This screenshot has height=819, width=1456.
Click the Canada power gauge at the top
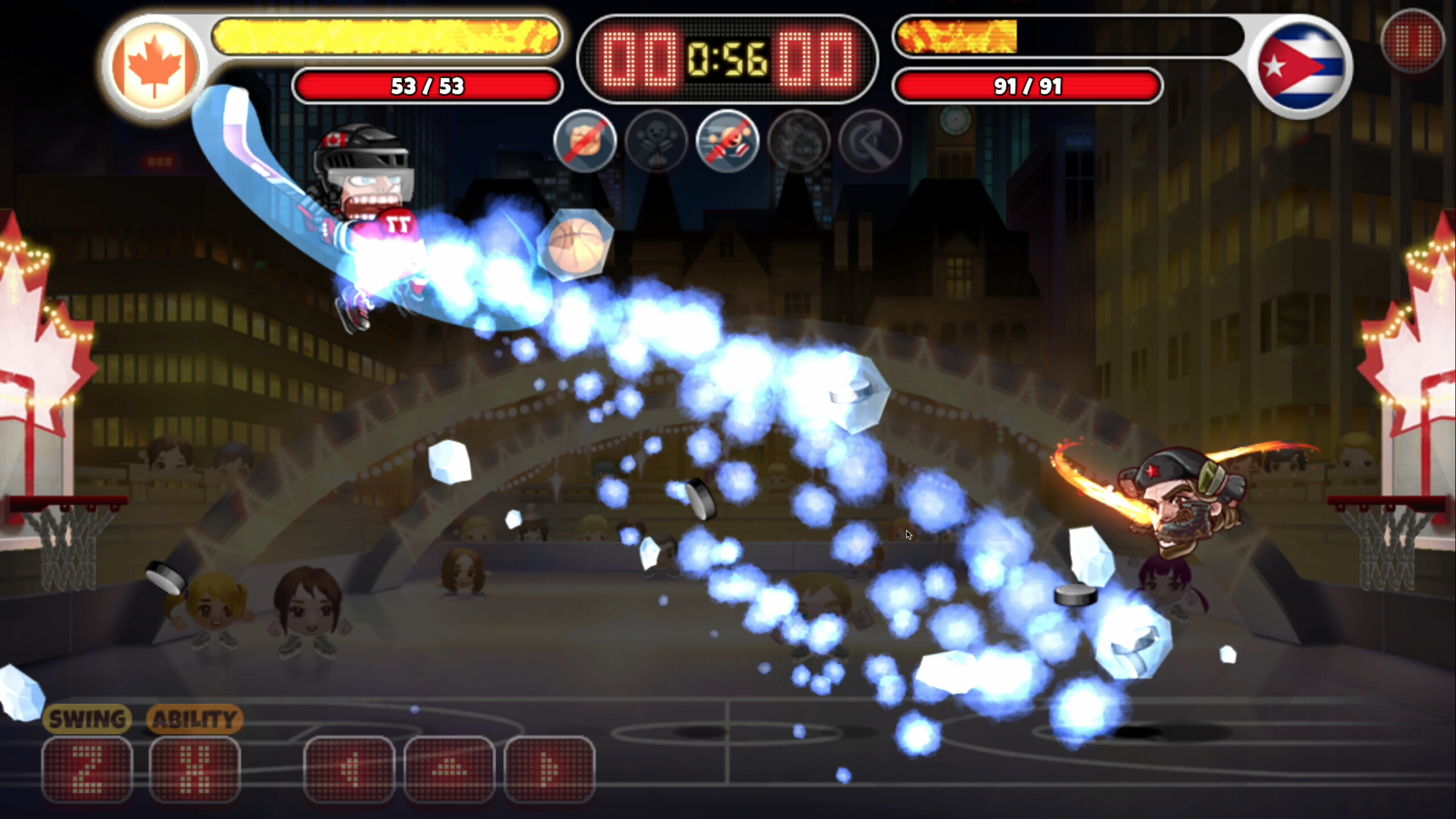point(386,38)
